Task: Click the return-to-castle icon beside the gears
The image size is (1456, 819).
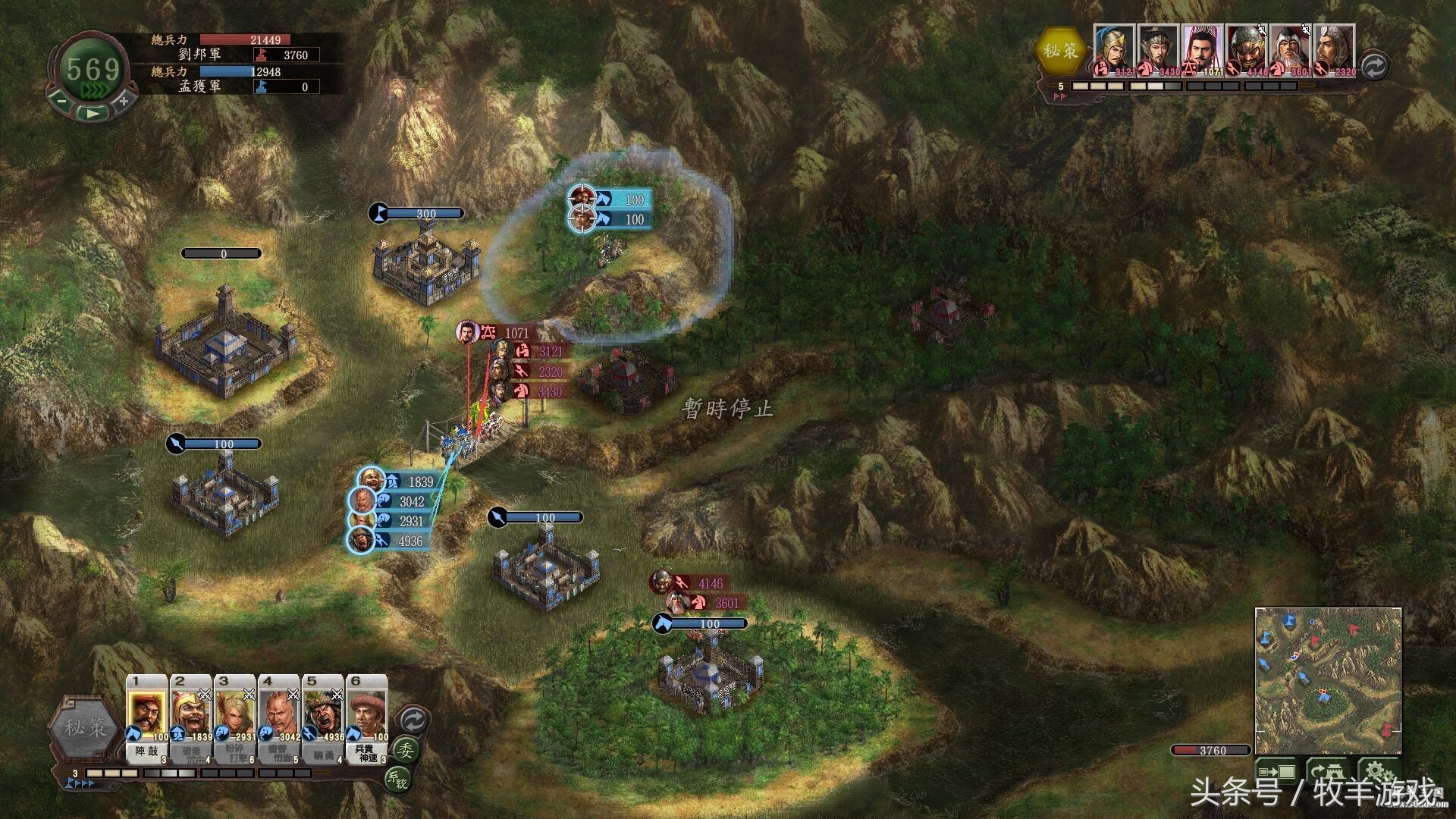Action: pyautogui.click(x=1328, y=770)
